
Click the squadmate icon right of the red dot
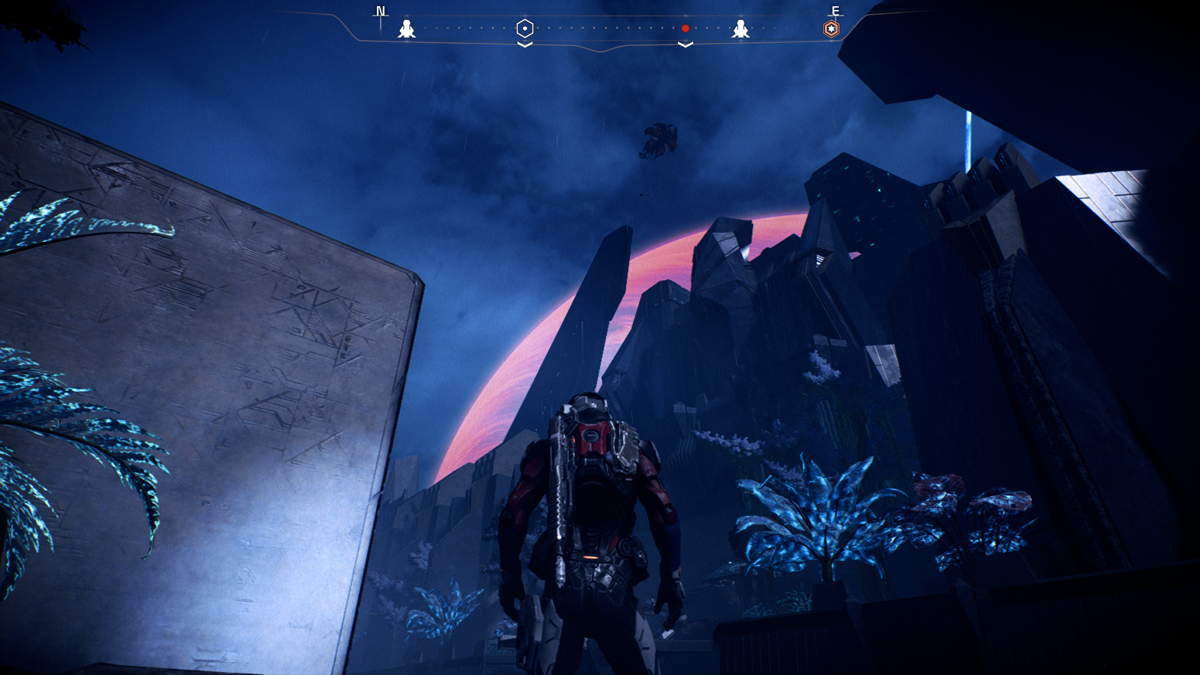click(x=740, y=29)
